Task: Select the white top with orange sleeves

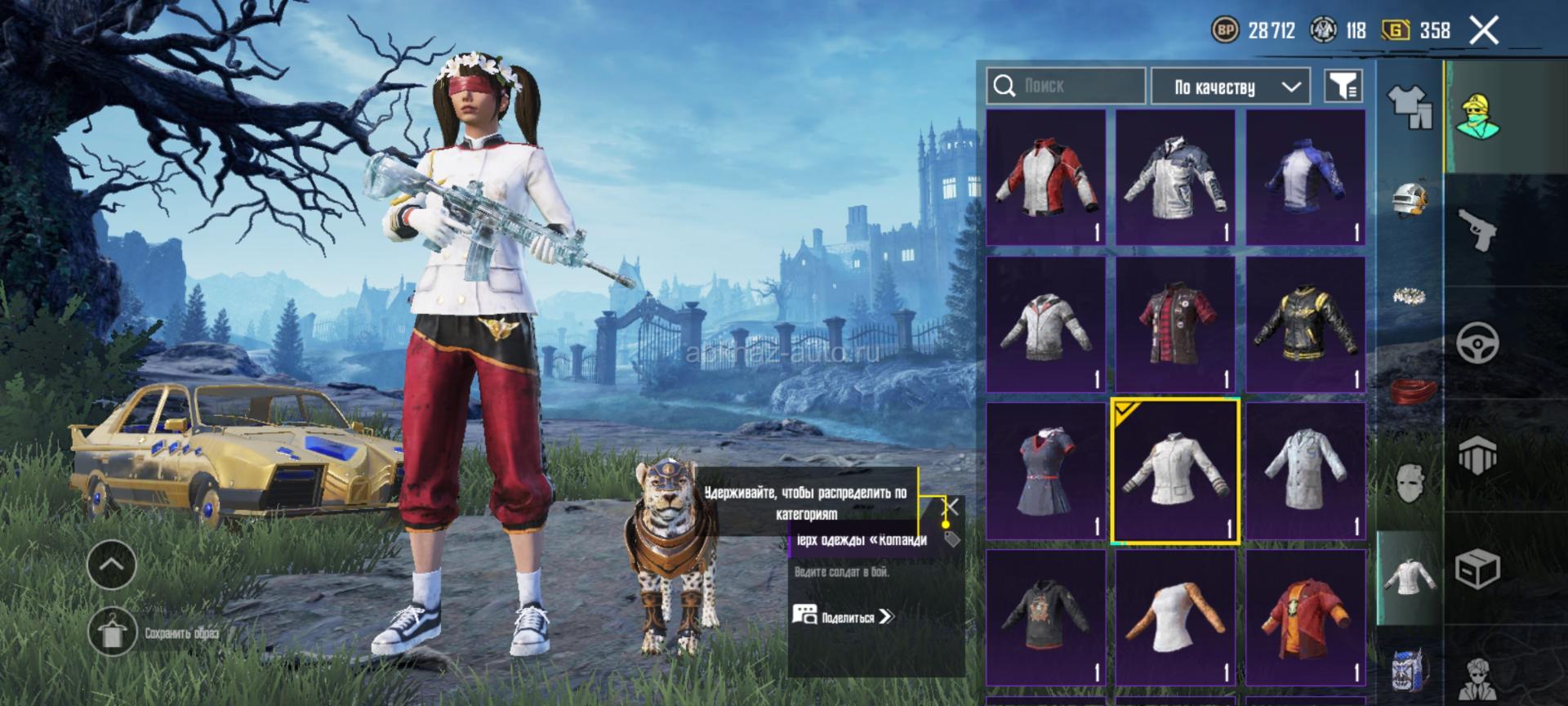Action: coord(1176,618)
